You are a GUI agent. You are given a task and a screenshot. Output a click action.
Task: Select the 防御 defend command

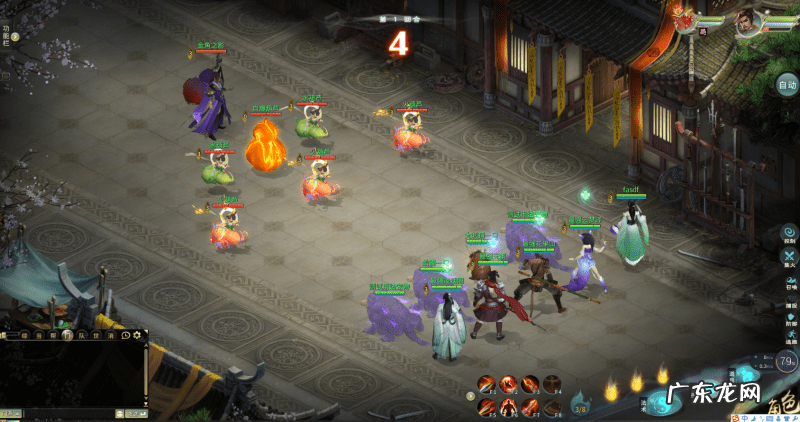click(x=790, y=314)
